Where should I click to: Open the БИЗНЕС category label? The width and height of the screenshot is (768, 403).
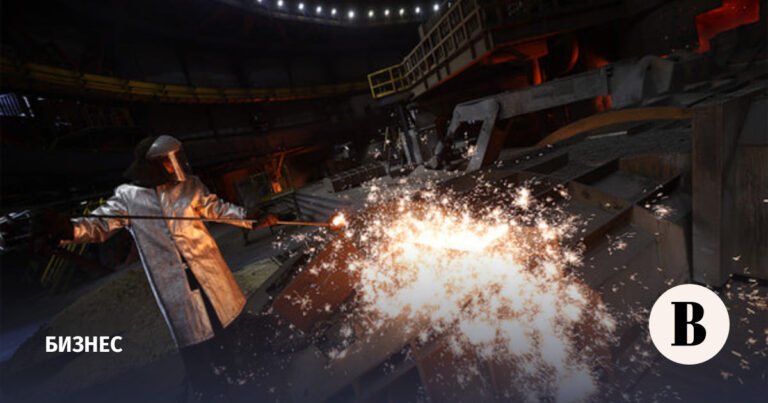84,344
